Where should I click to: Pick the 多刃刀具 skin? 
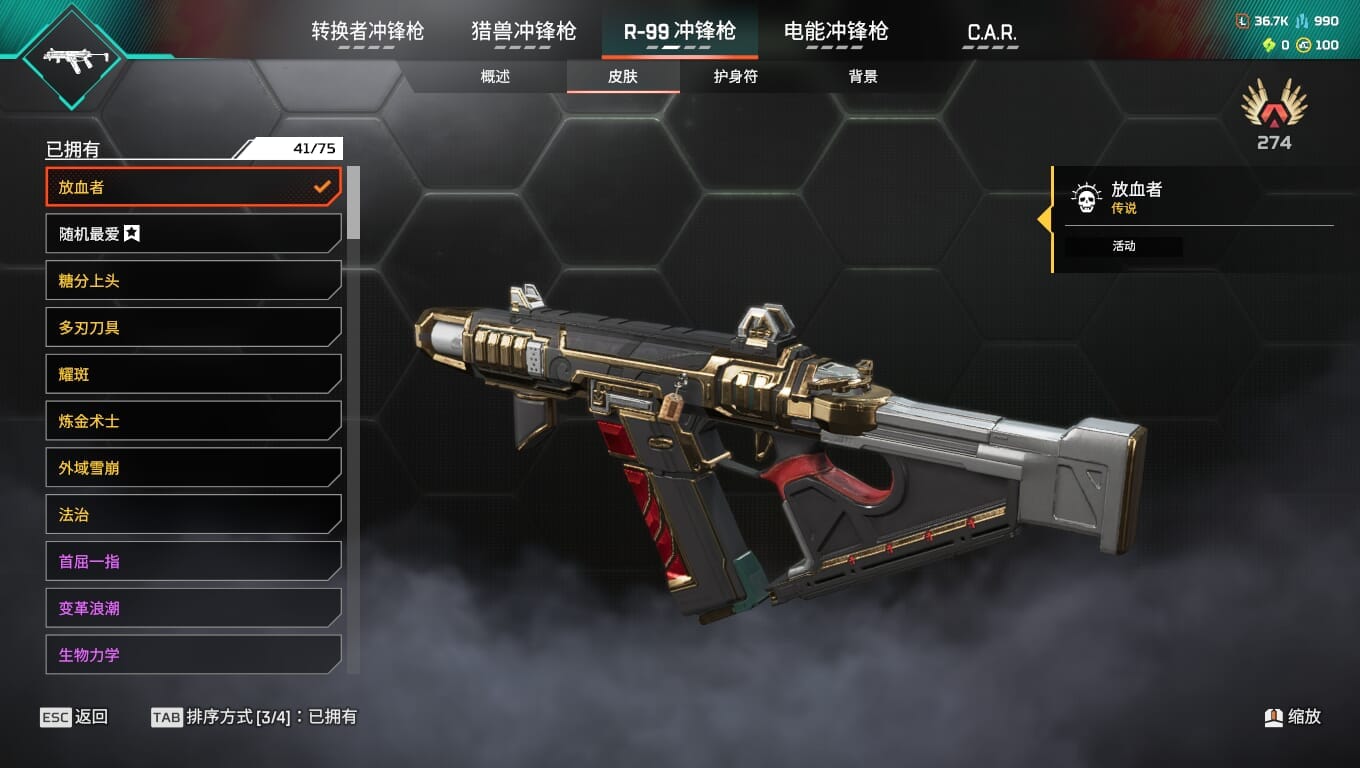coord(193,327)
